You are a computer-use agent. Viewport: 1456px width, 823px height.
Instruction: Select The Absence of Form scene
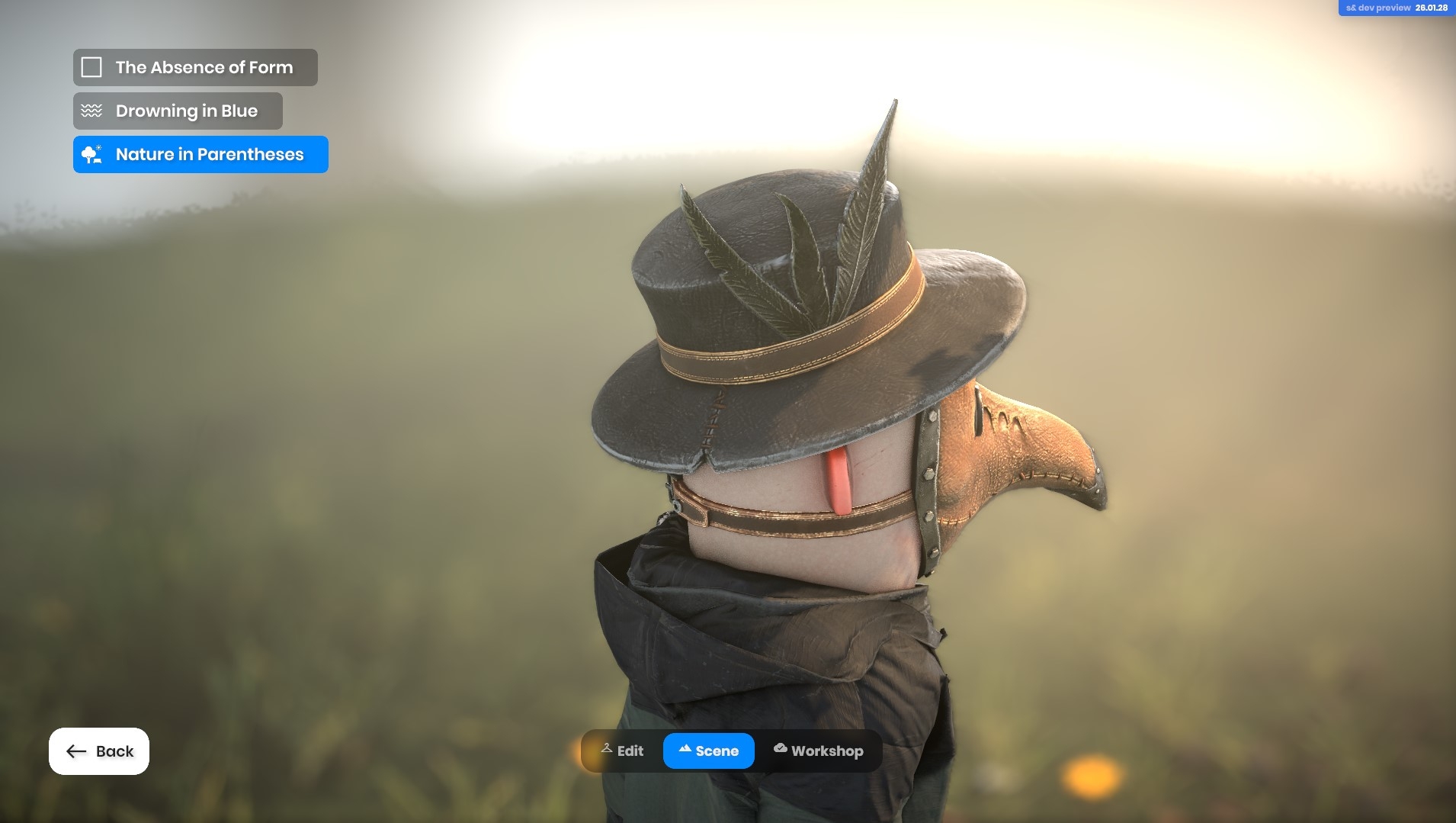coord(195,67)
